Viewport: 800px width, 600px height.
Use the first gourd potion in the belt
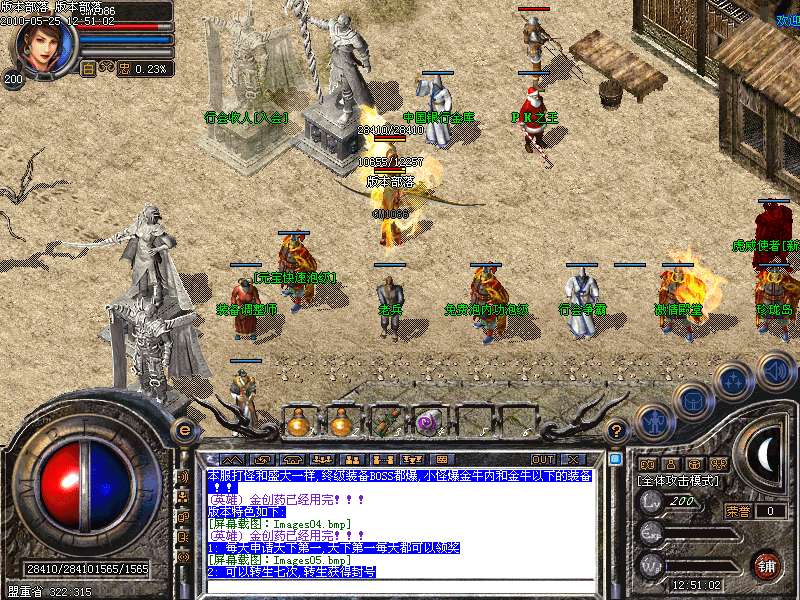point(298,422)
